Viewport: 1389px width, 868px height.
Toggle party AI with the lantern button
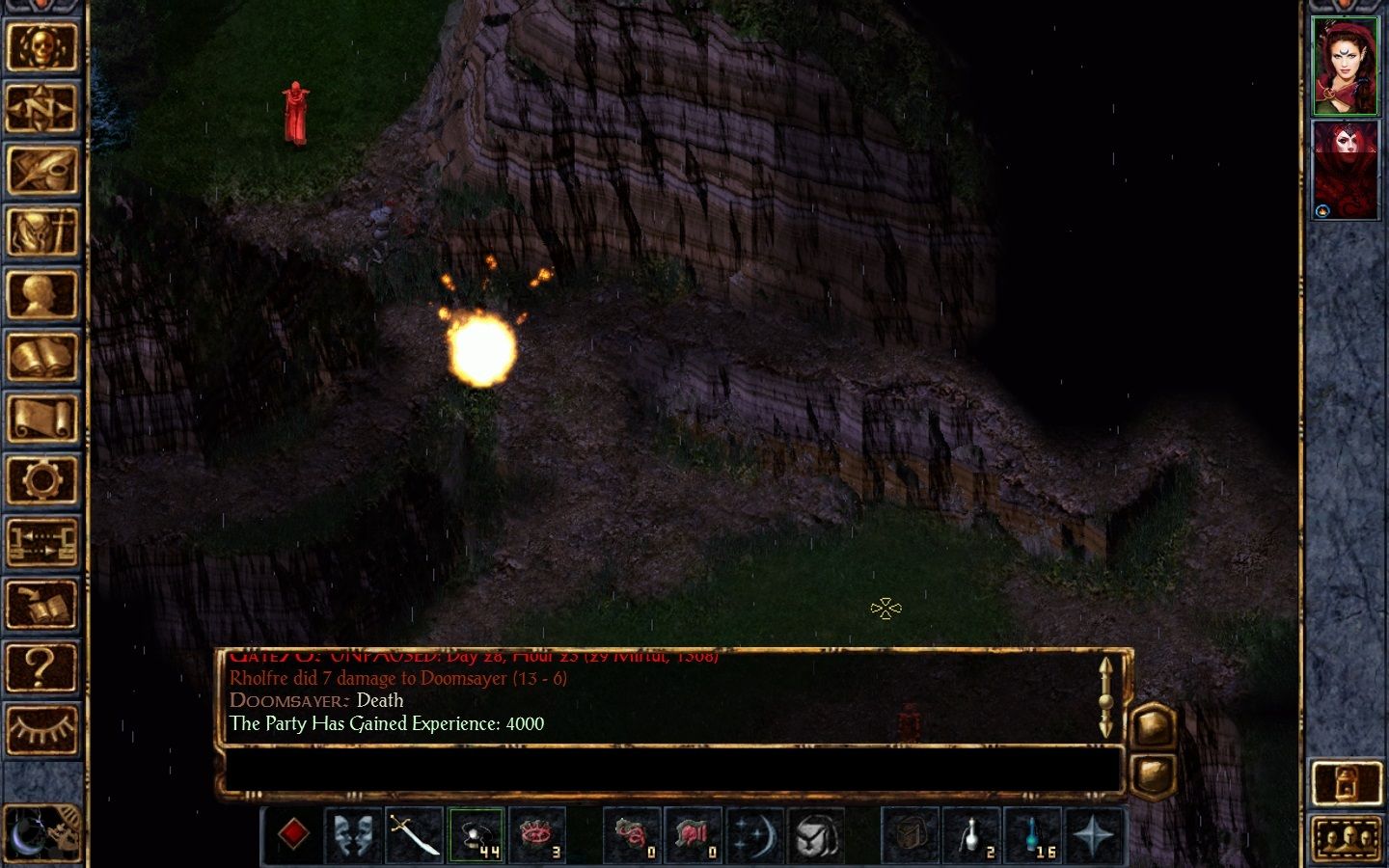click(x=1345, y=781)
